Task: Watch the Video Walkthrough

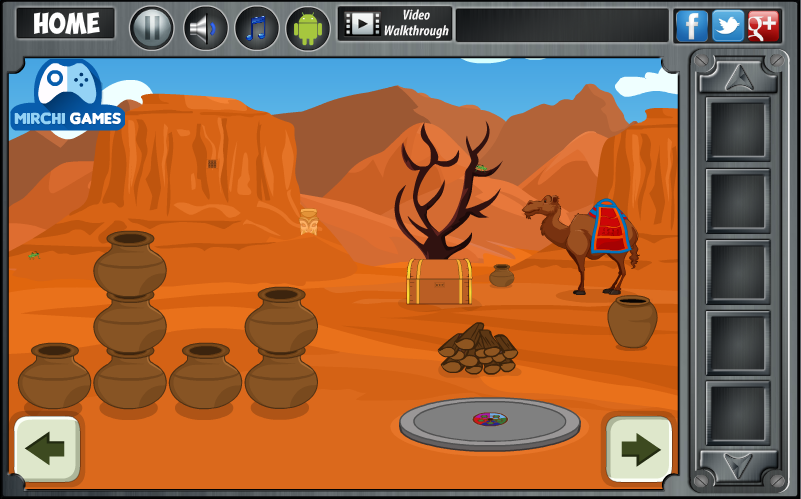Action: (x=395, y=24)
